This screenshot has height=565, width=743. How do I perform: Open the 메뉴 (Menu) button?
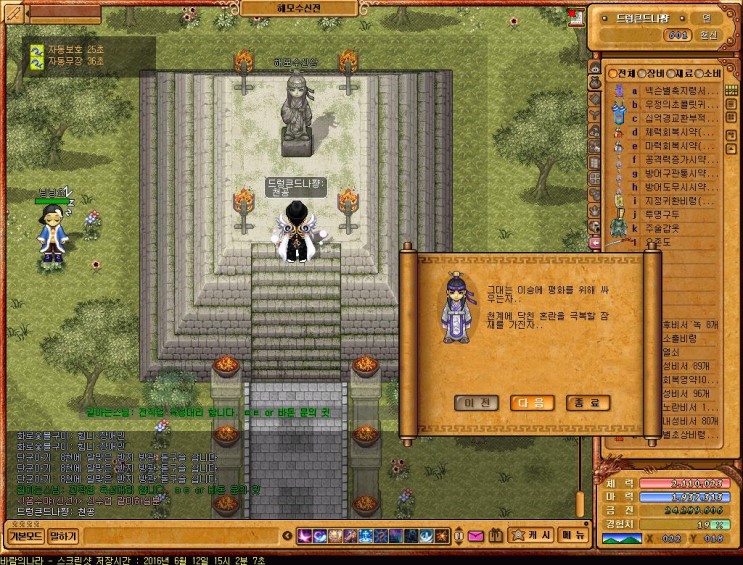(573, 536)
